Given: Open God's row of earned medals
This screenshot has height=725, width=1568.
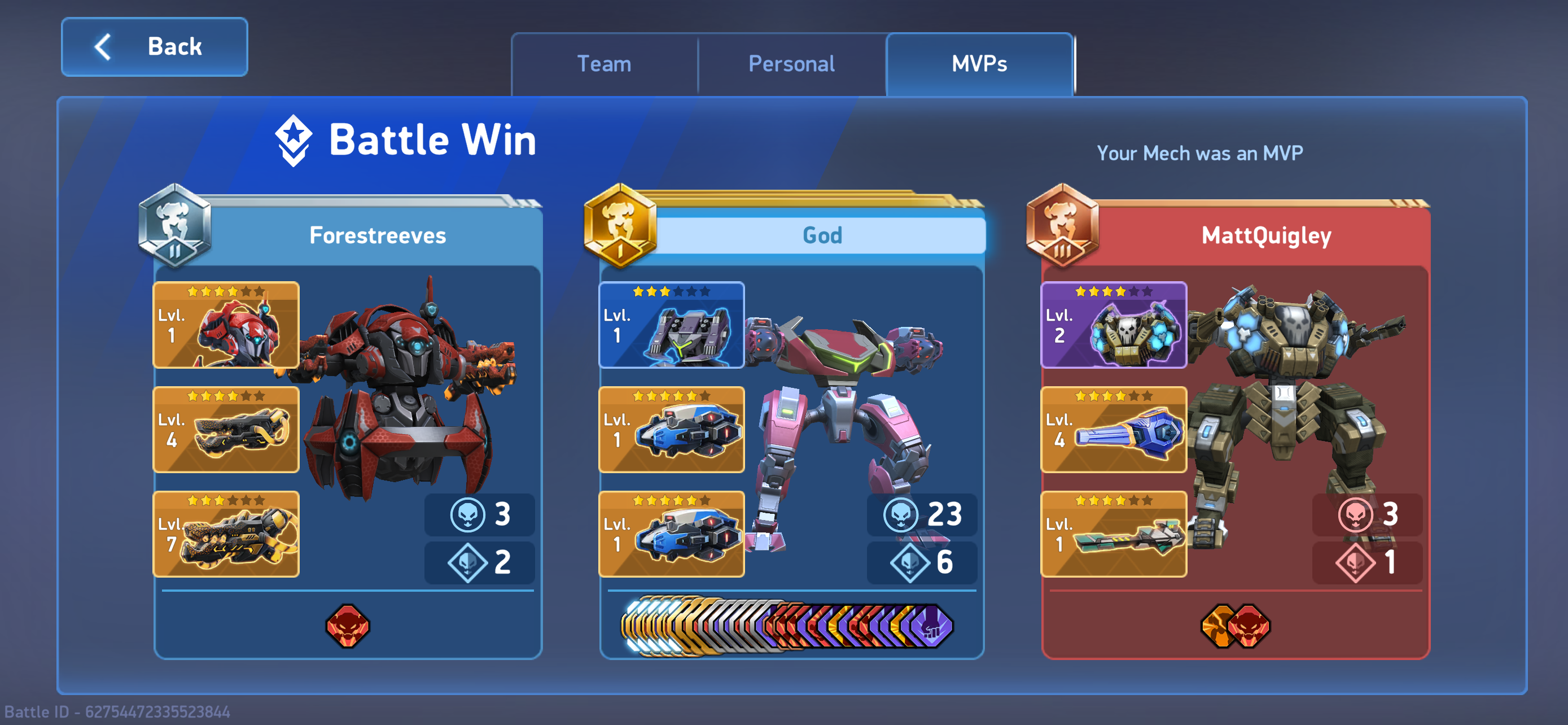Looking at the screenshot, I should (x=786, y=626).
